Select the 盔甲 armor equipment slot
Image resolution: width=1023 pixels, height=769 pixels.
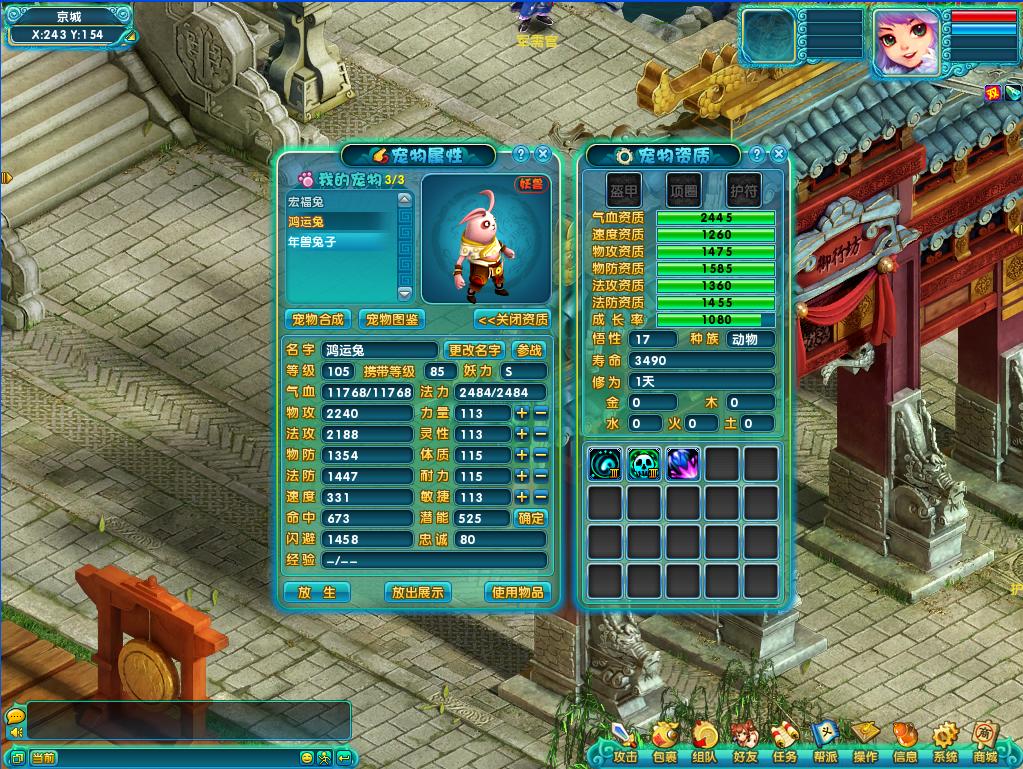(625, 189)
